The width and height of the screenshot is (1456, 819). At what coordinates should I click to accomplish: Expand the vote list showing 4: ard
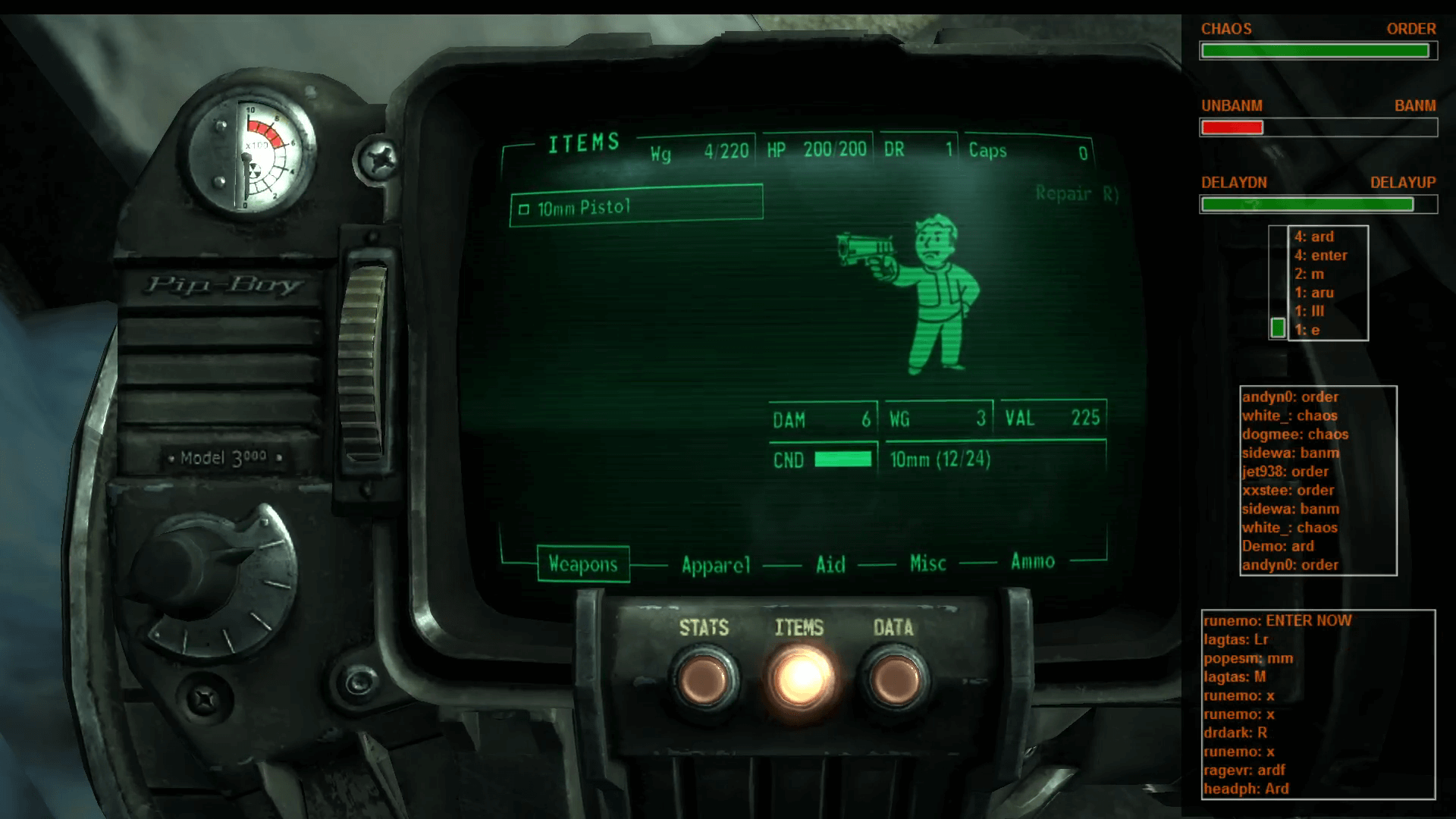(1327, 283)
